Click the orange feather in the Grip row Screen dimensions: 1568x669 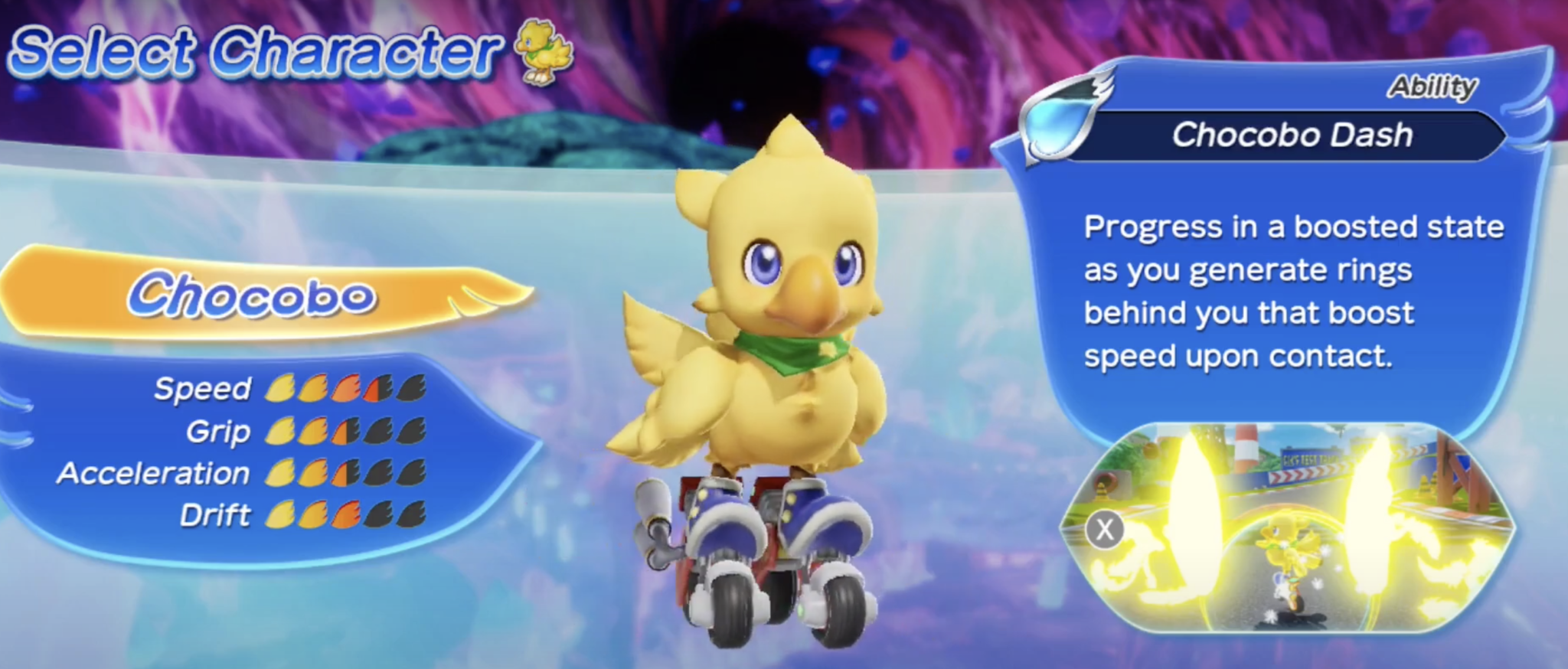pos(346,431)
